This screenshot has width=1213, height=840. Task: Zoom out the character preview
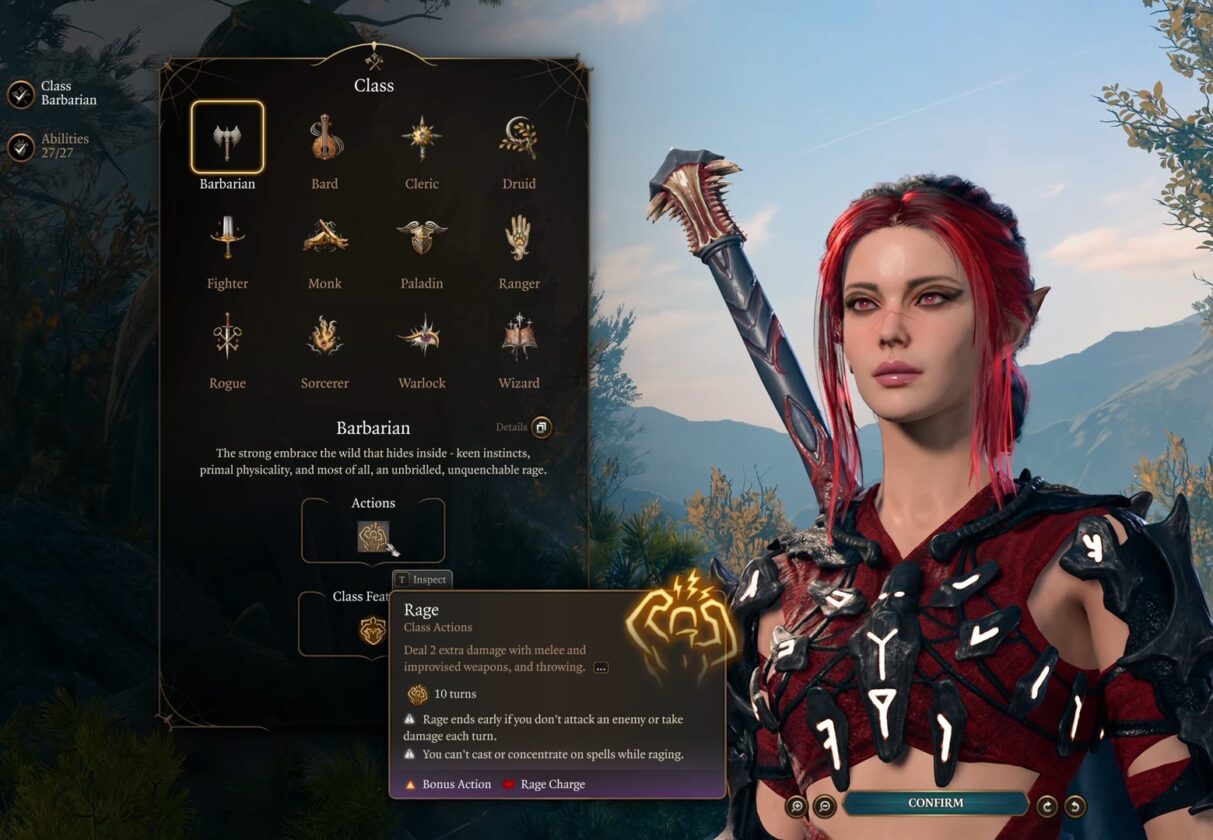point(825,805)
